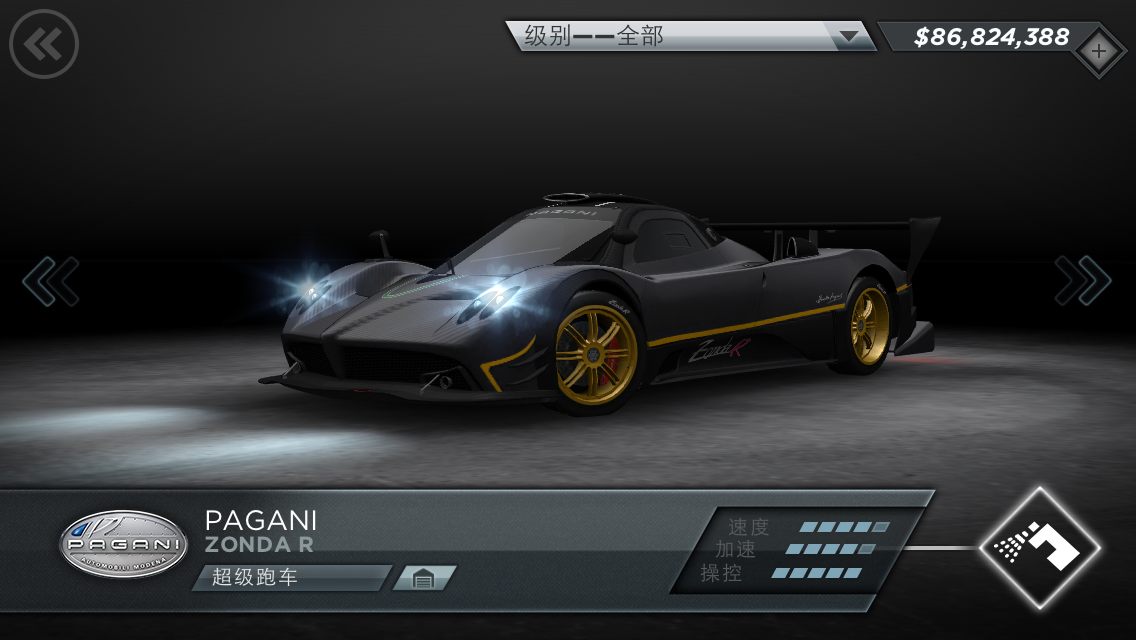Open the spray paint customization diamond
The height and width of the screenshot is (640, 1136).
(x=1039, y=547)
